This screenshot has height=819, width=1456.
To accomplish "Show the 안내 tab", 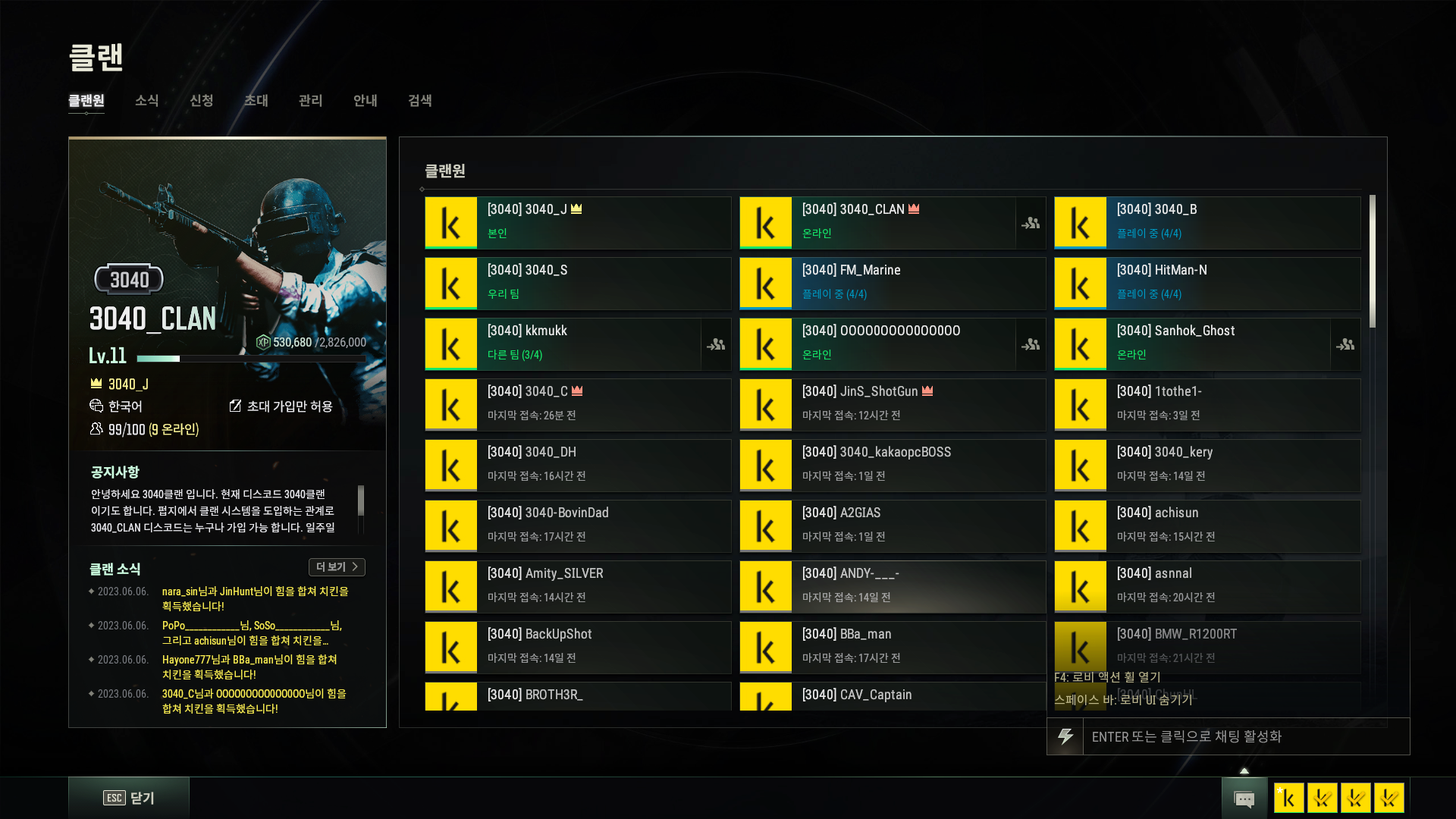I will [365, 101].
